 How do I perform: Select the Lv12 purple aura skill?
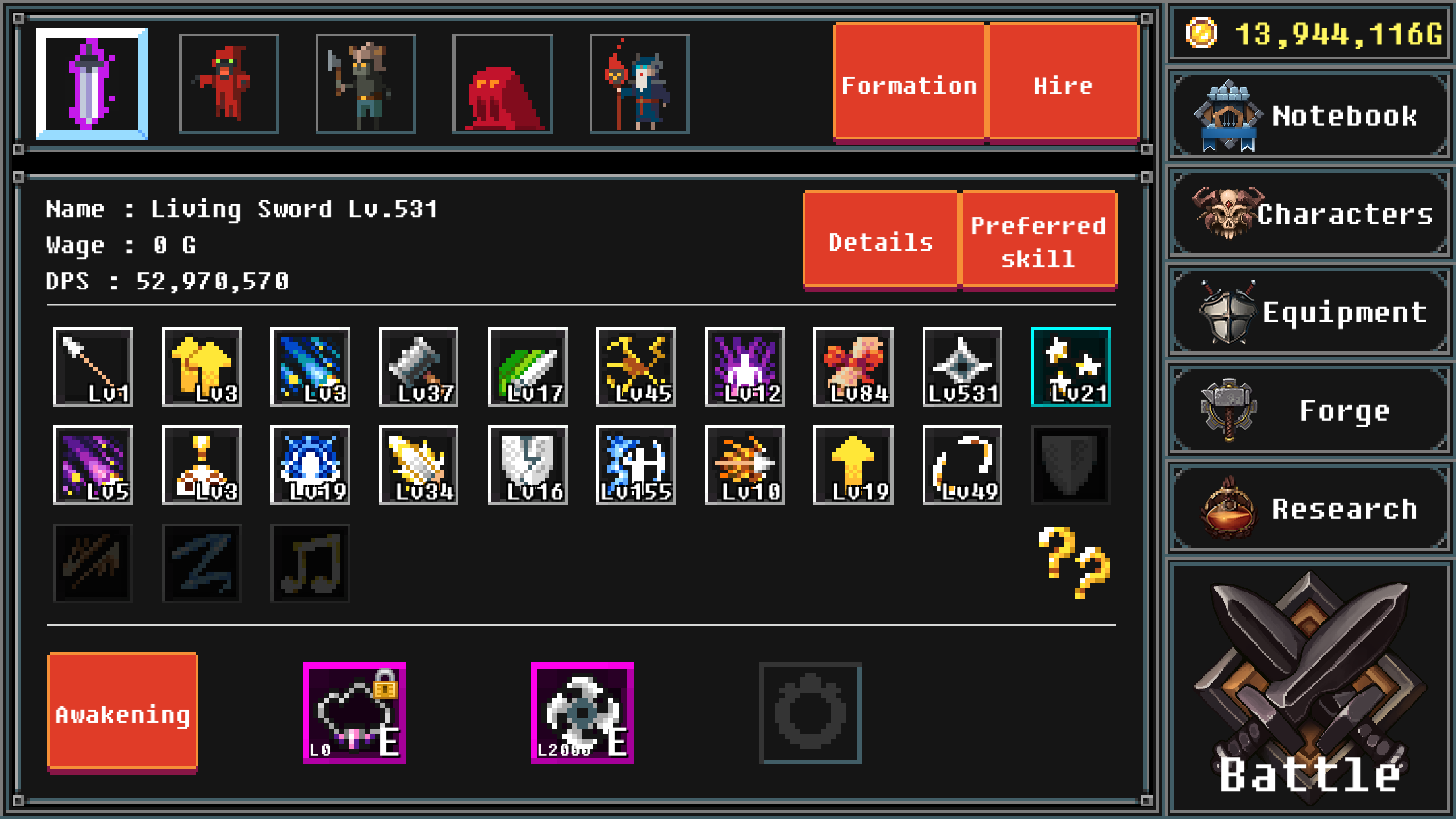[744, 367]
